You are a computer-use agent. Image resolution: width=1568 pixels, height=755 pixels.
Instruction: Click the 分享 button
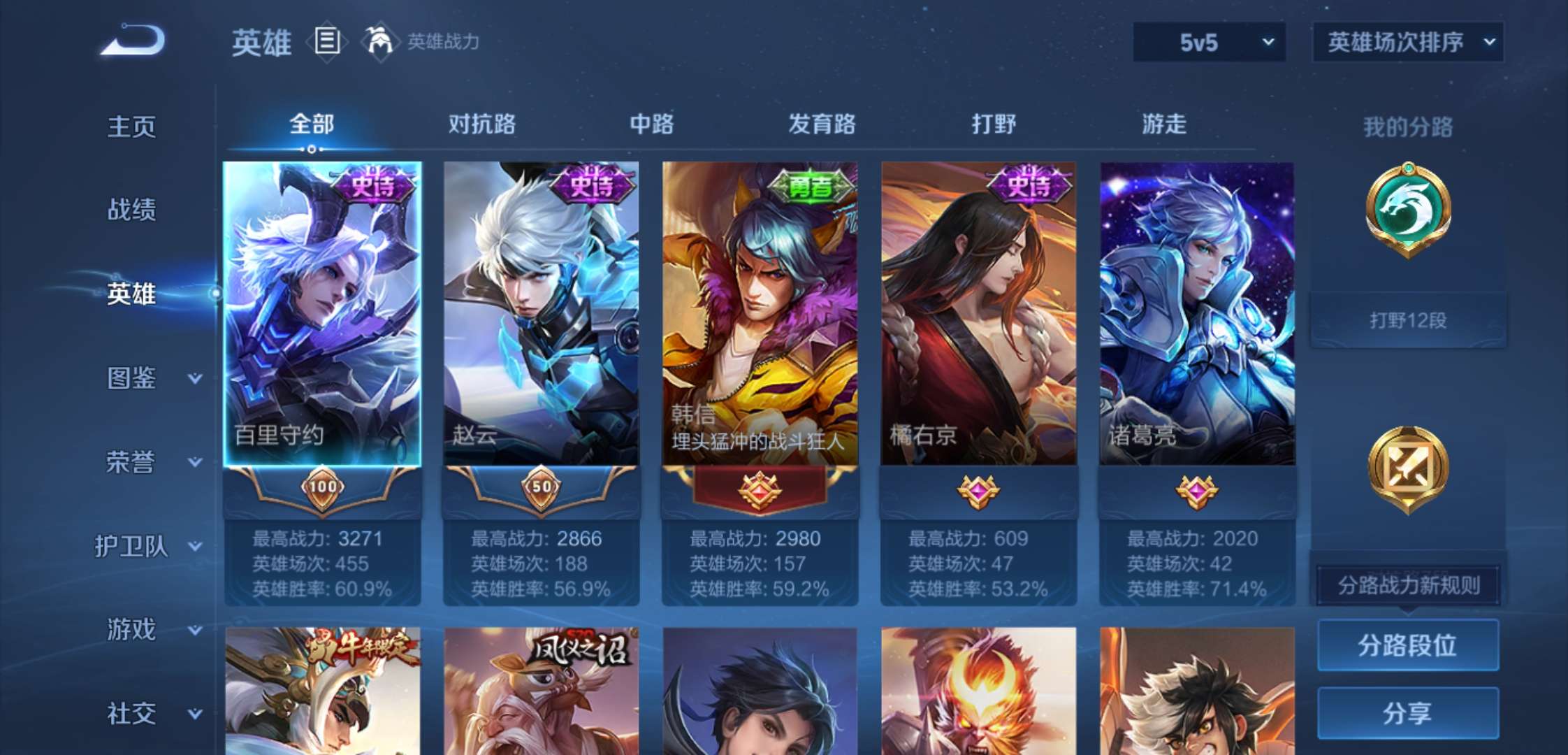(1407, 713)
